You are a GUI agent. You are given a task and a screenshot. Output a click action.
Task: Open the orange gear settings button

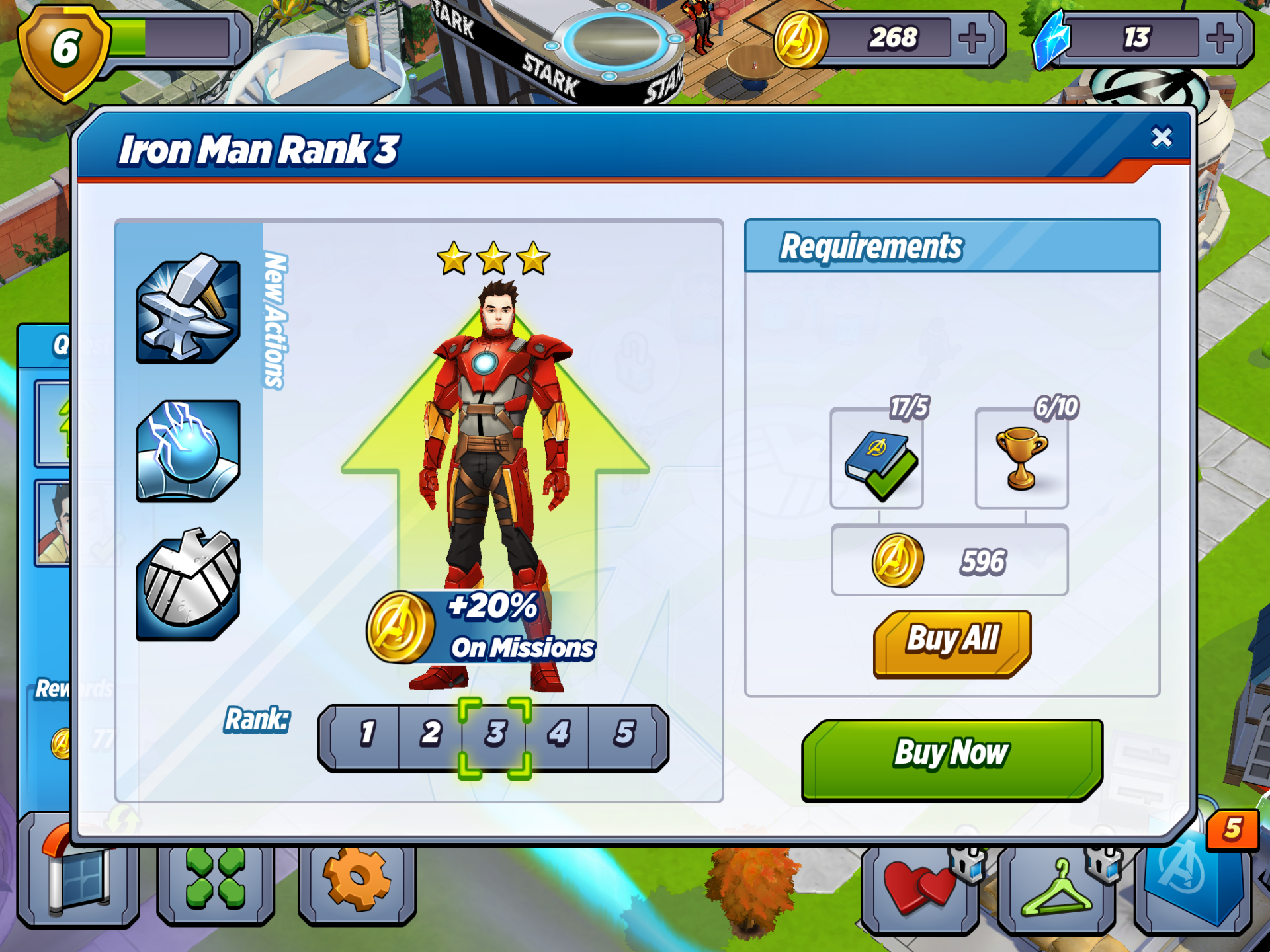pos(357,883)
